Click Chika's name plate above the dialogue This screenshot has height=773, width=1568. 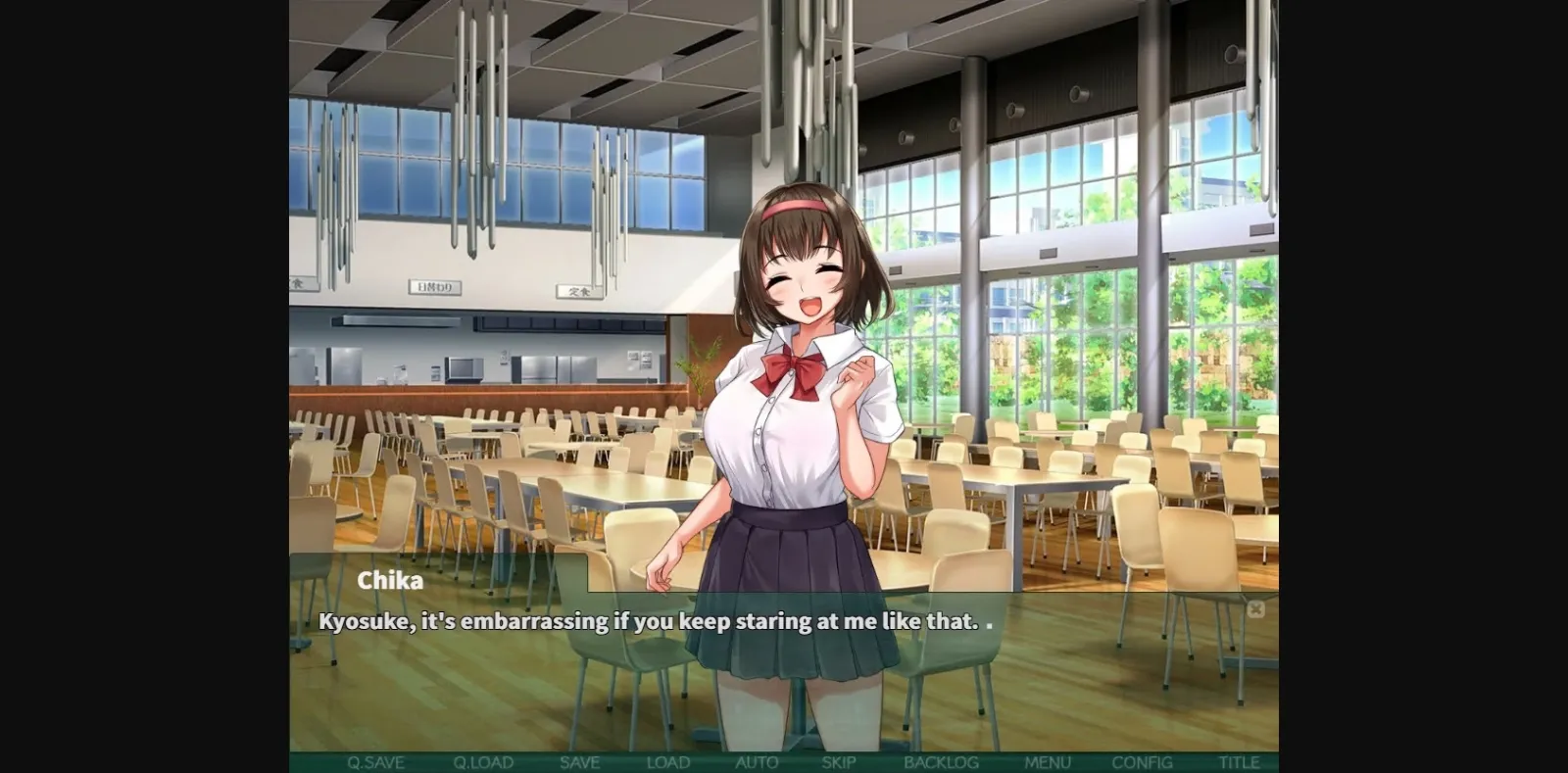coord(392,580)
